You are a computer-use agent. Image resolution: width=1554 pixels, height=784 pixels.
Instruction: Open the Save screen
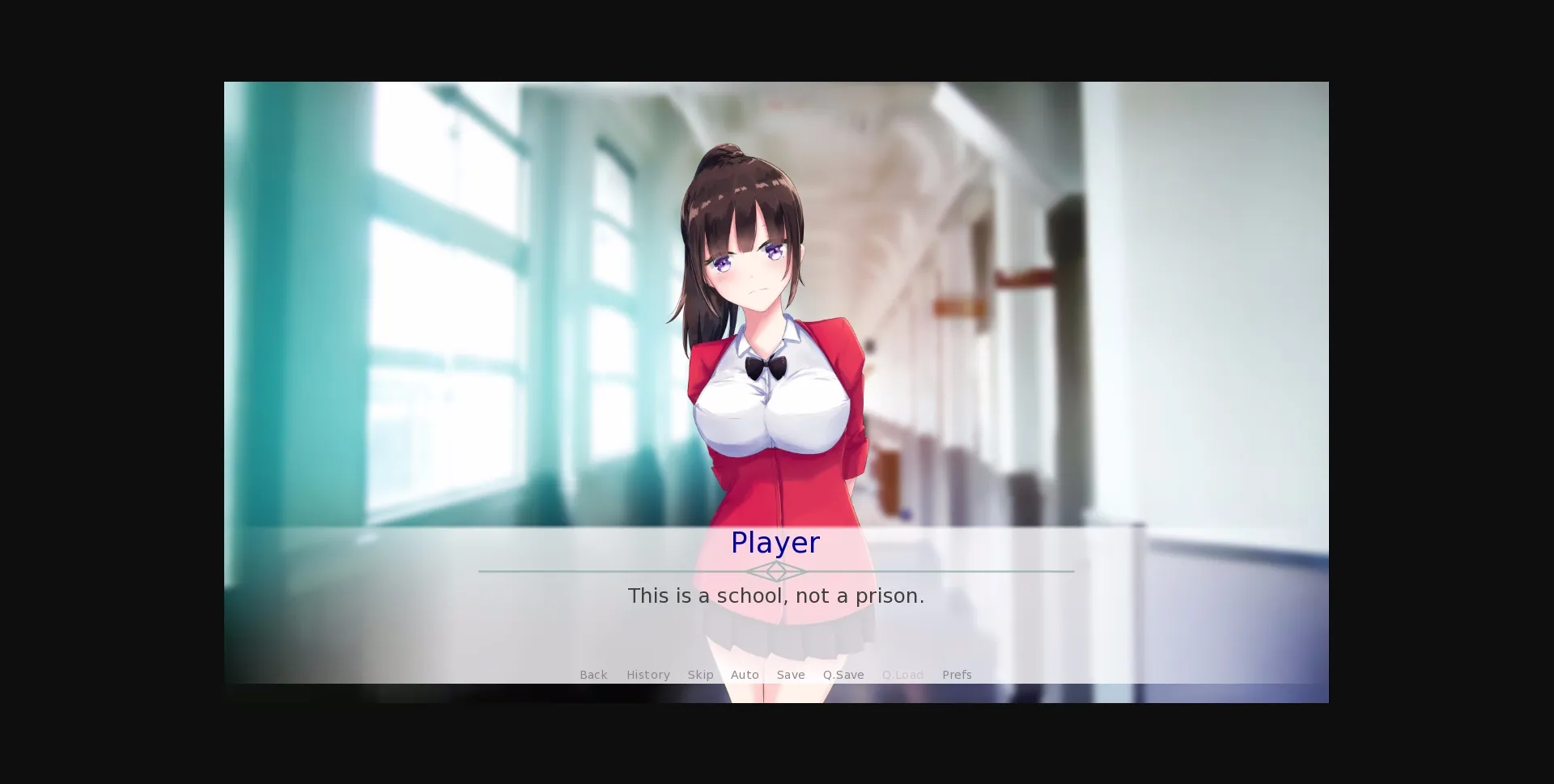click(791, 675)
